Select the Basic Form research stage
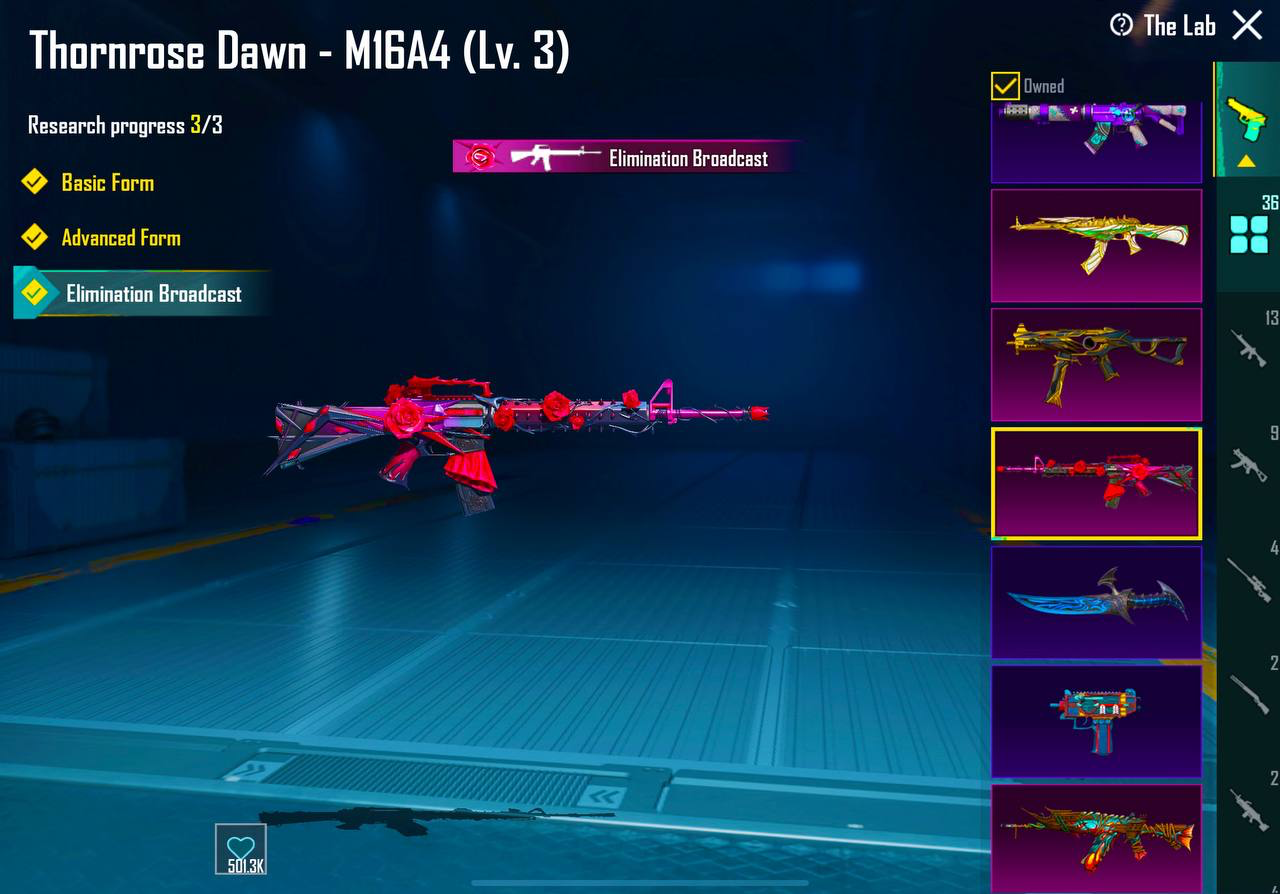Screen dimensions: 1280x894 click(107, 183)
